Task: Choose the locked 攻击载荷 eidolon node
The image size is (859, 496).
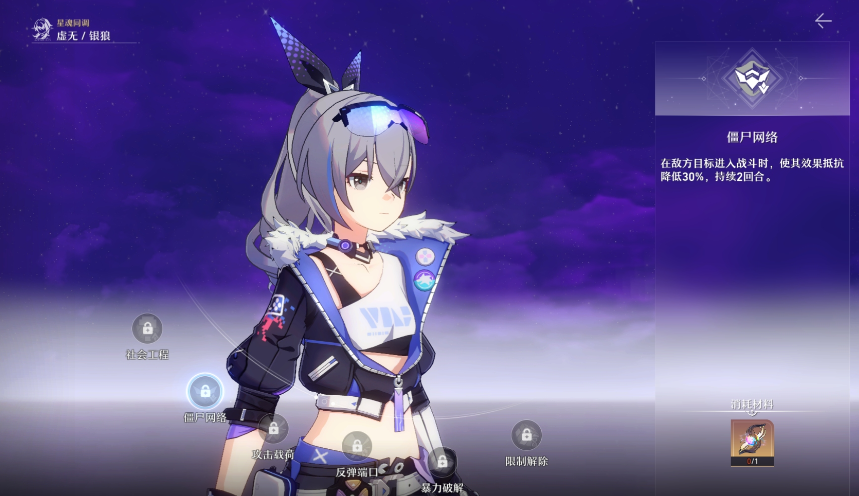Action: click(x=273, y=429)
